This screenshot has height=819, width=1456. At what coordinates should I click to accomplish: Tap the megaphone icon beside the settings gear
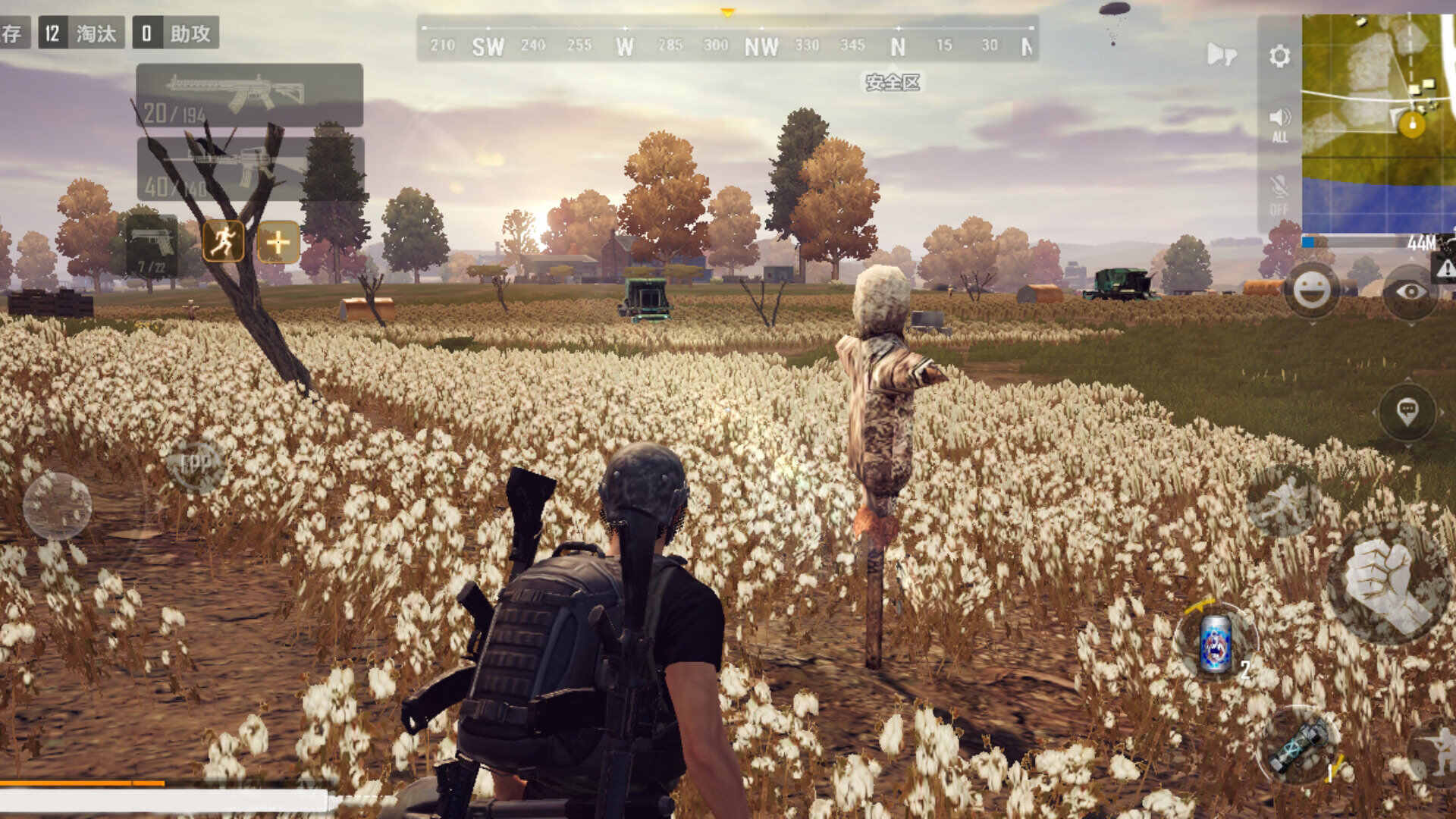point(1221,55)
